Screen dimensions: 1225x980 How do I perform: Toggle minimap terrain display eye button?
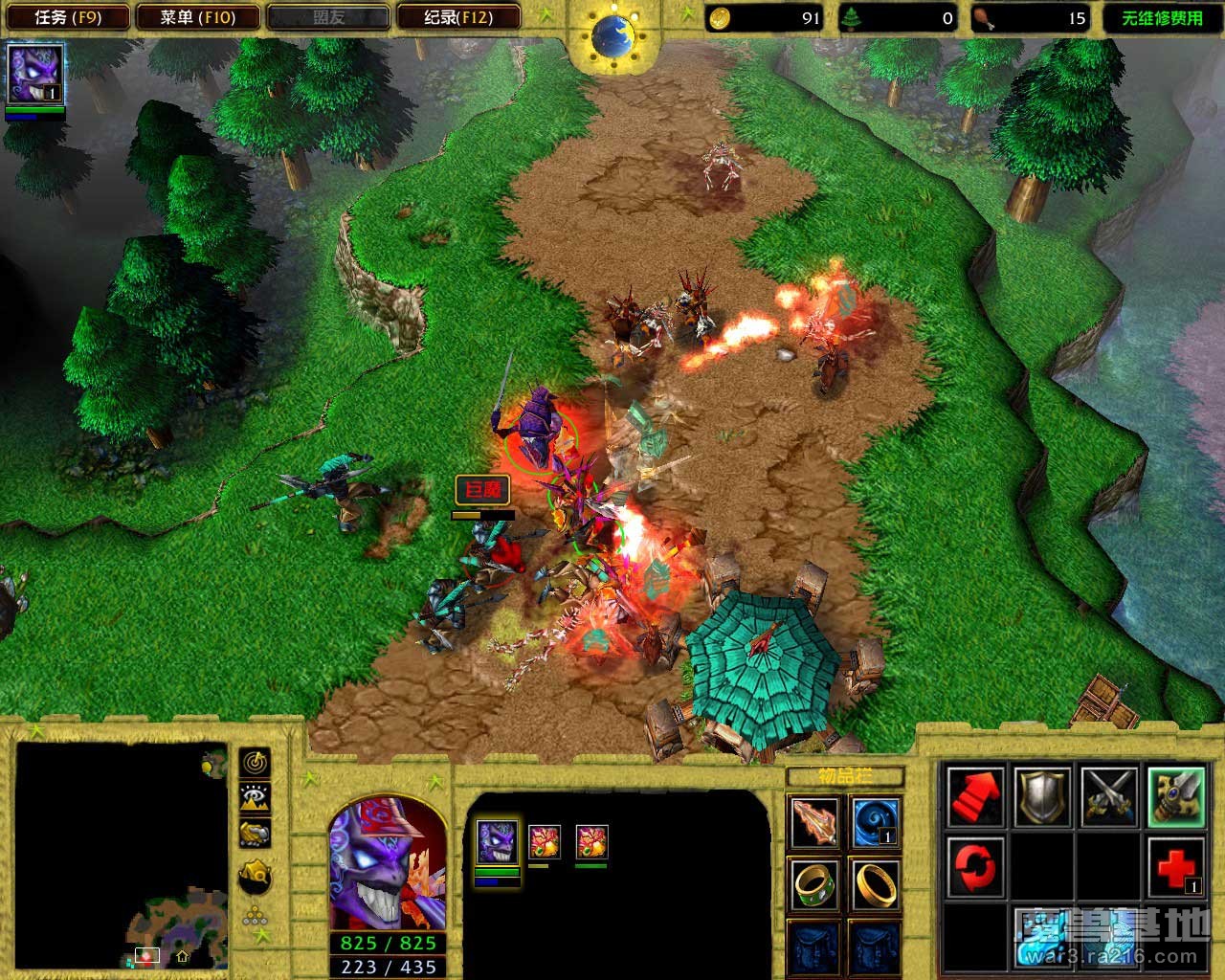(256, 797)
